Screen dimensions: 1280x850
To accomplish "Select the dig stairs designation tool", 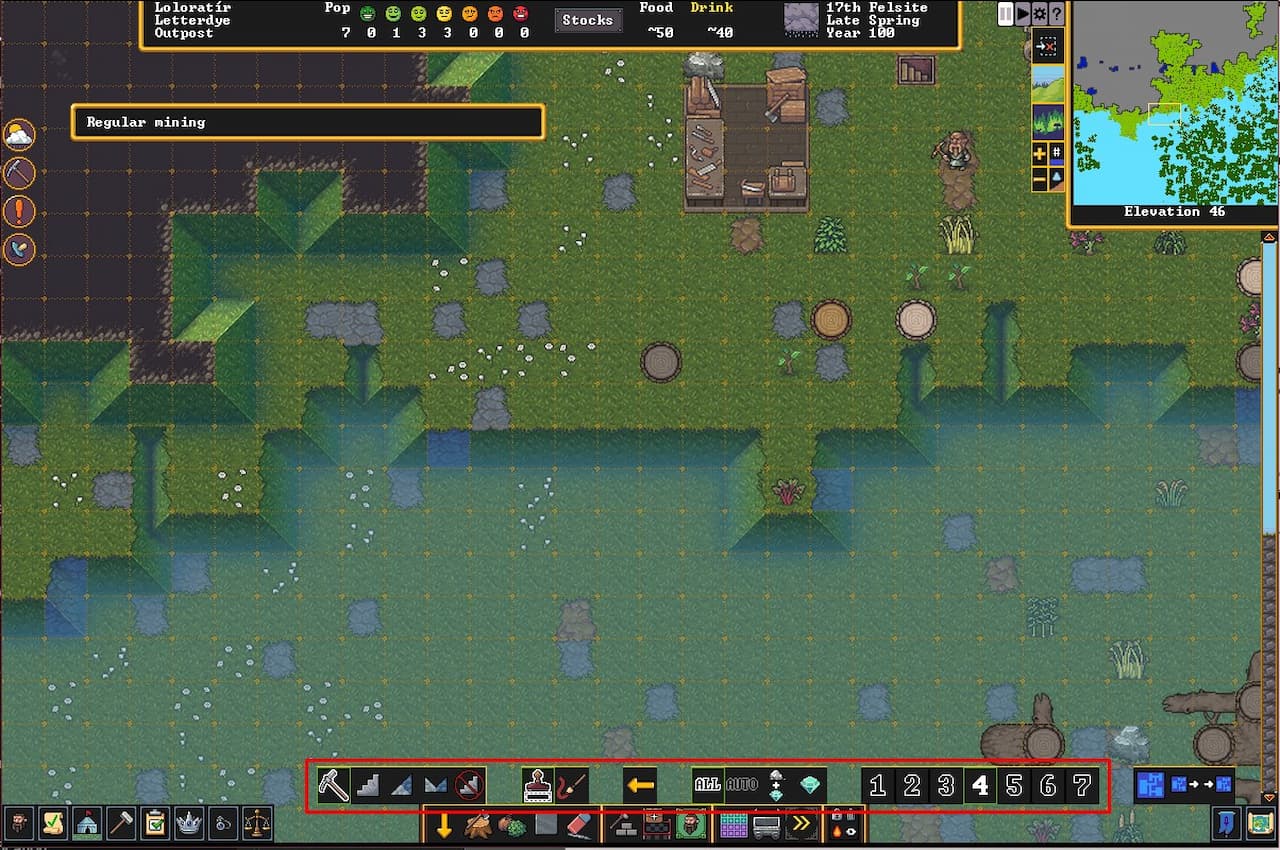I will [367, 785].
